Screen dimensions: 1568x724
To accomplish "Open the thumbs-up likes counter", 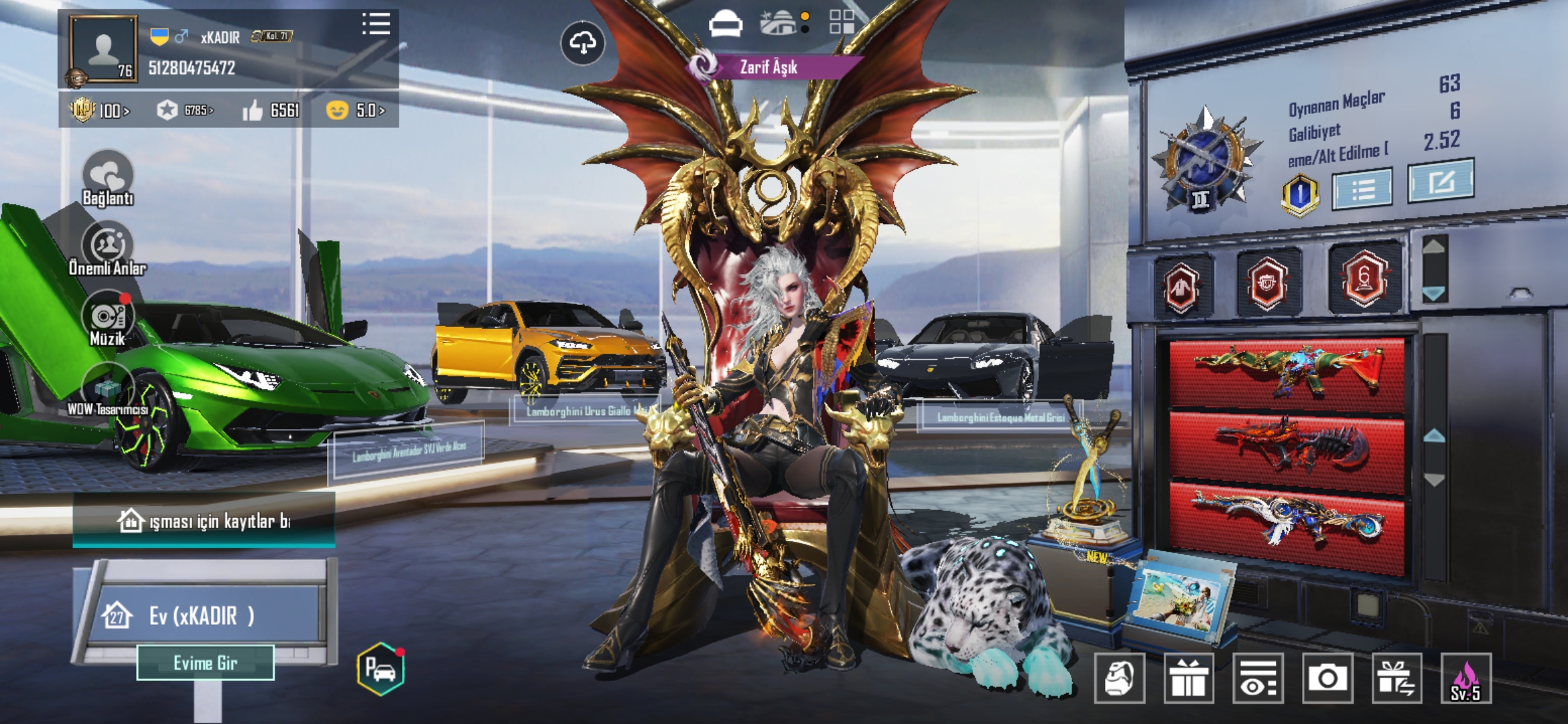I will 271,110.
